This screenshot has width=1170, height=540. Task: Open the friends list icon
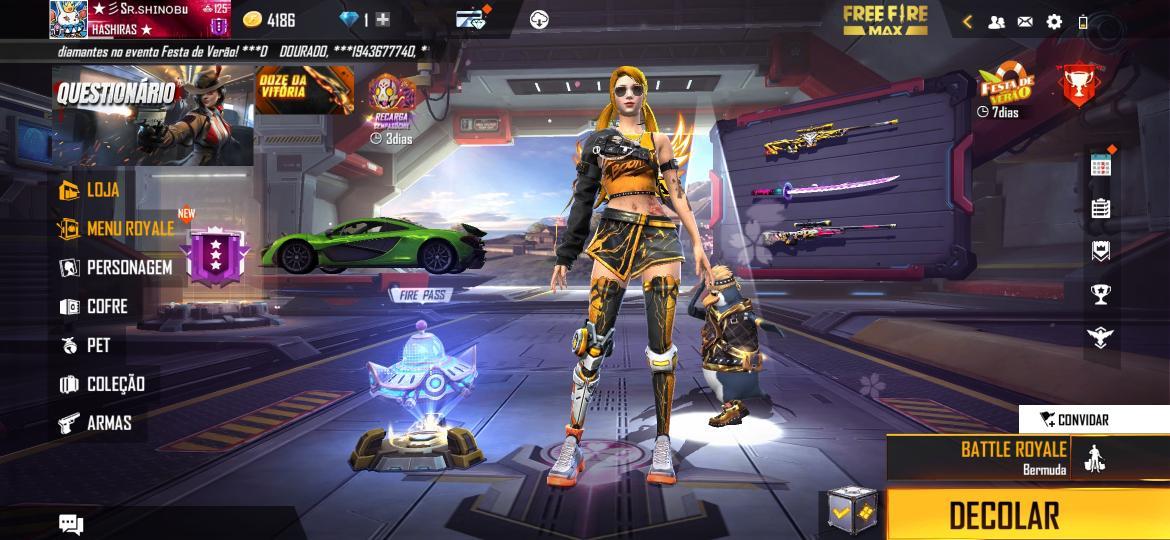(x=996, y=21)
